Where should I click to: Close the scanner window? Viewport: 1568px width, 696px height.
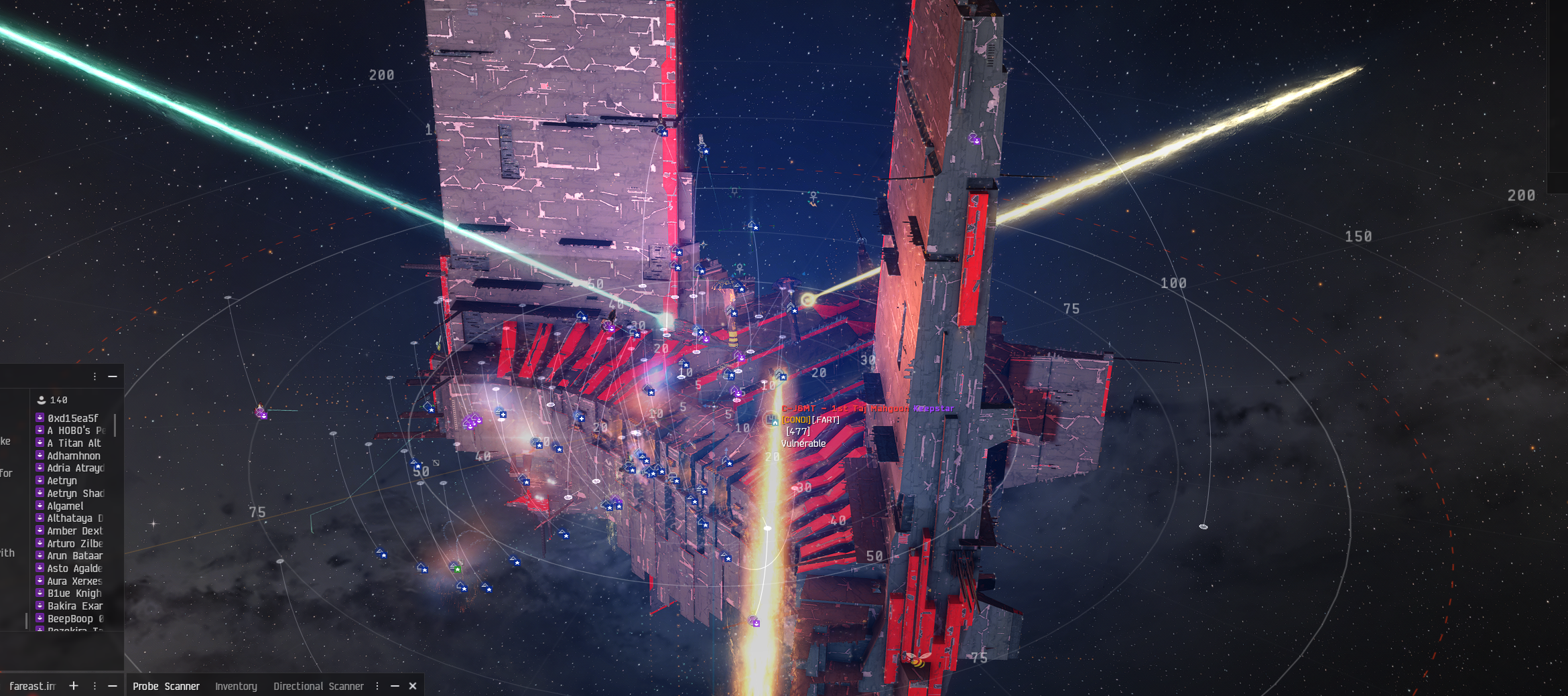pyautogui.click(x=413, y=686)
